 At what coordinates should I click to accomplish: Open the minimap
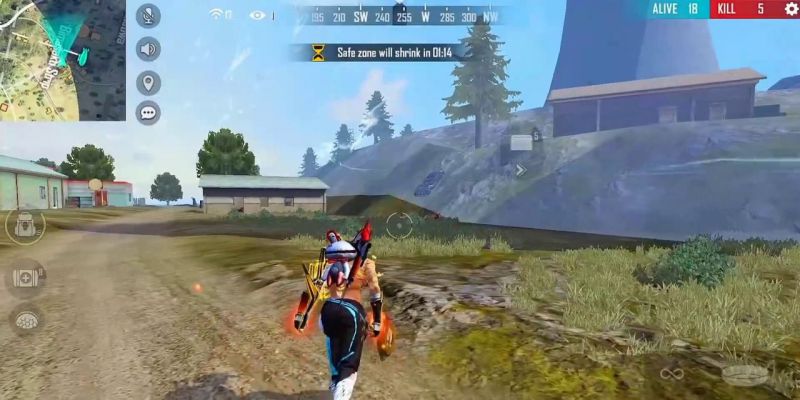(62, 60)
